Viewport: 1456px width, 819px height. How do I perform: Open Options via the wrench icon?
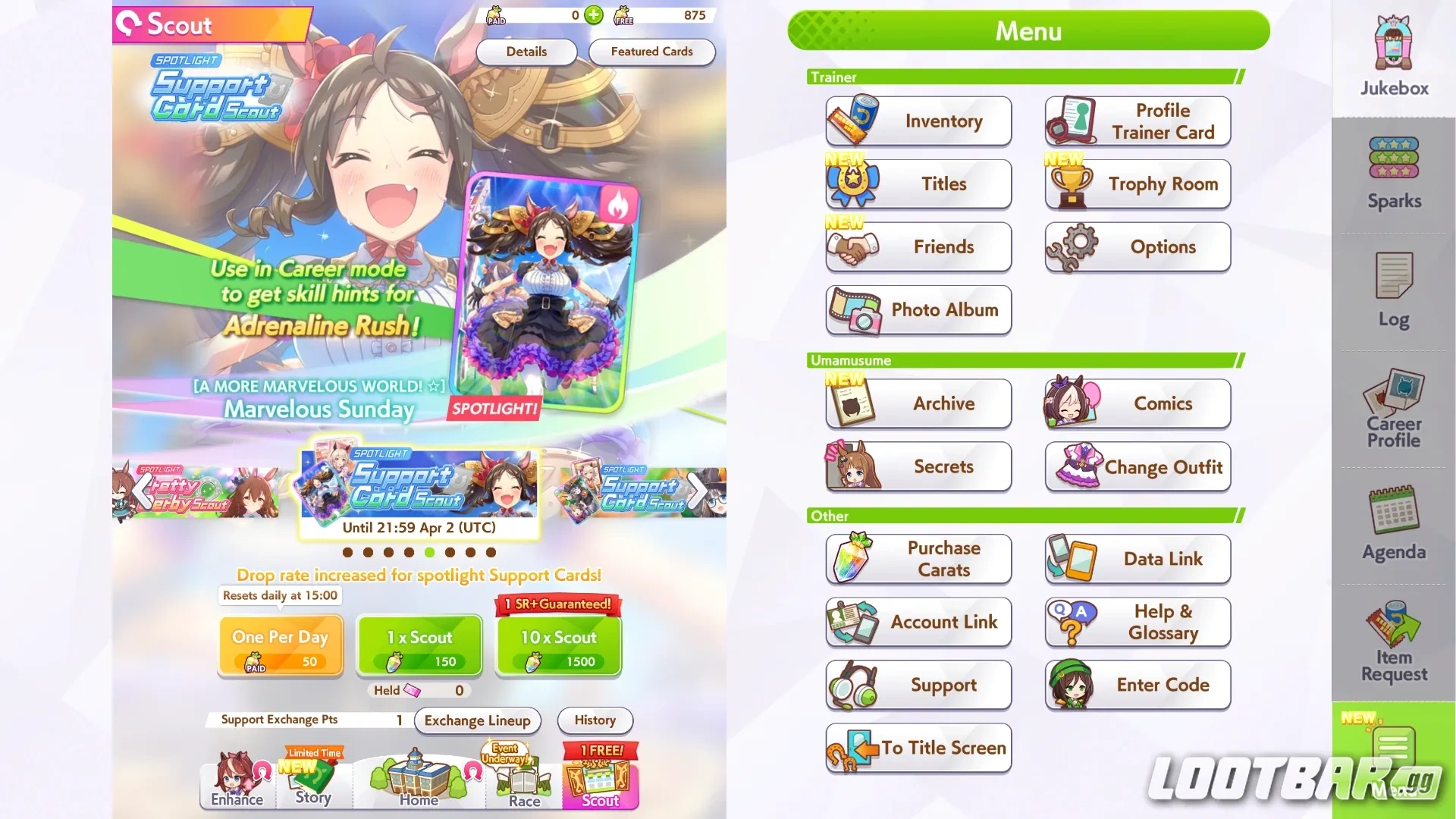coord(1072,246)
